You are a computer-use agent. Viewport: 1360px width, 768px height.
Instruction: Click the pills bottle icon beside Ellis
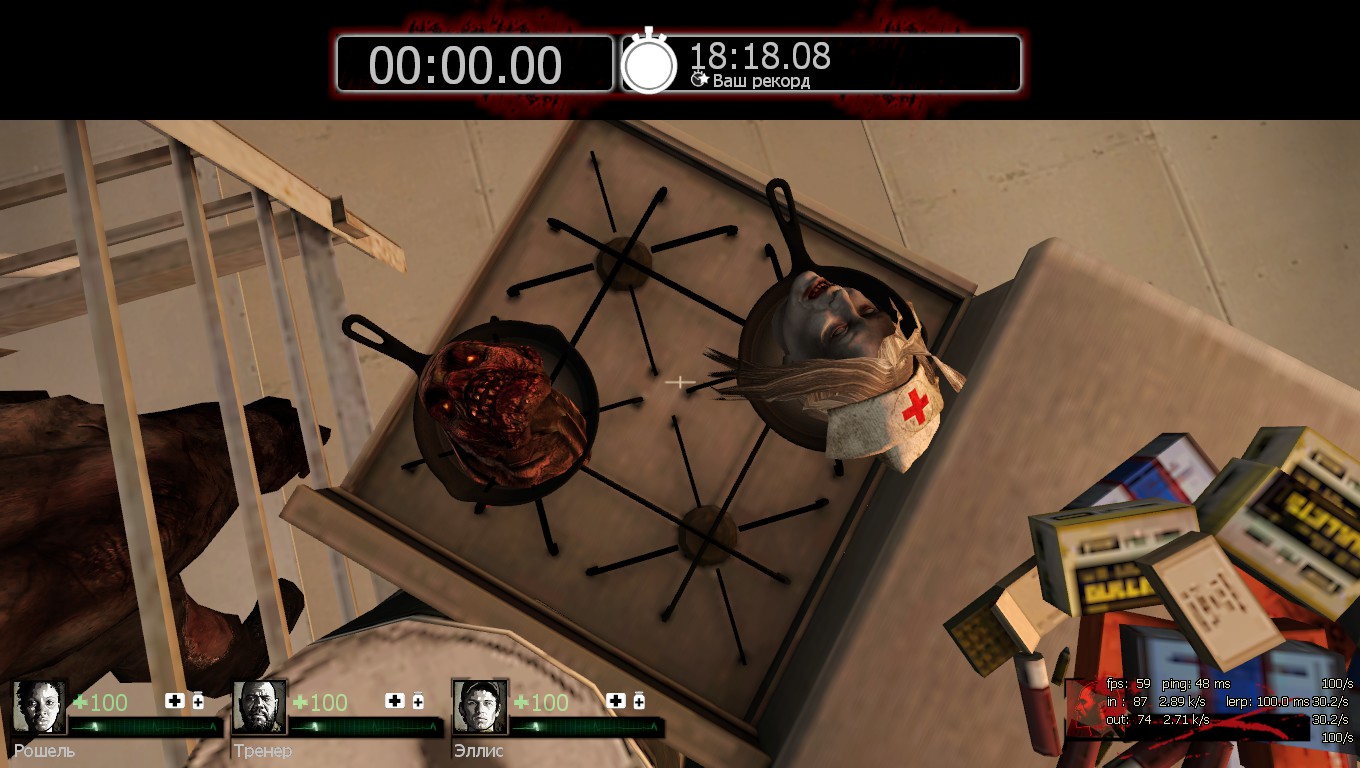pyautogui.click(x=639, y=700)
